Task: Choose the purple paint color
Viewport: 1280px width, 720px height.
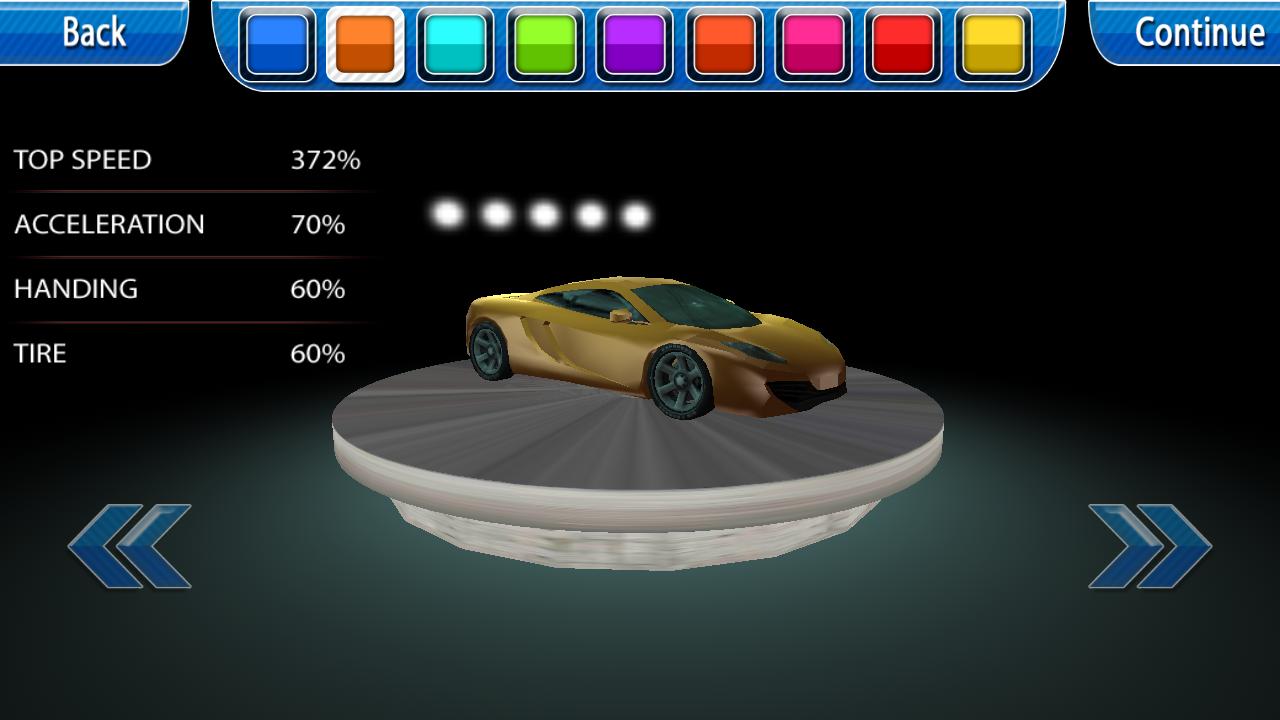Action: (x=635, y=45)
